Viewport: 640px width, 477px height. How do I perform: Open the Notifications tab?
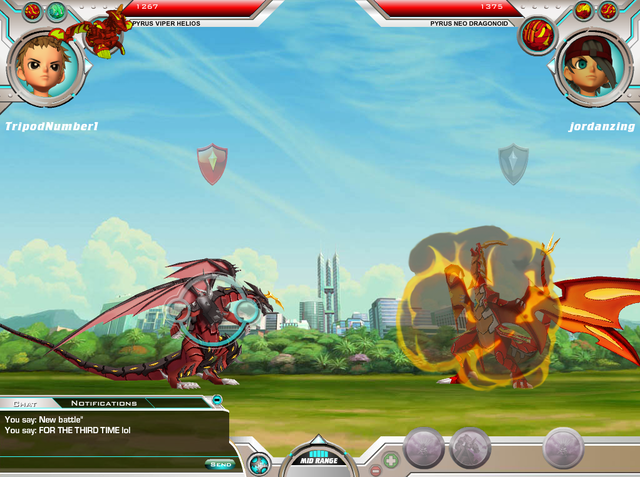(104, 403)
